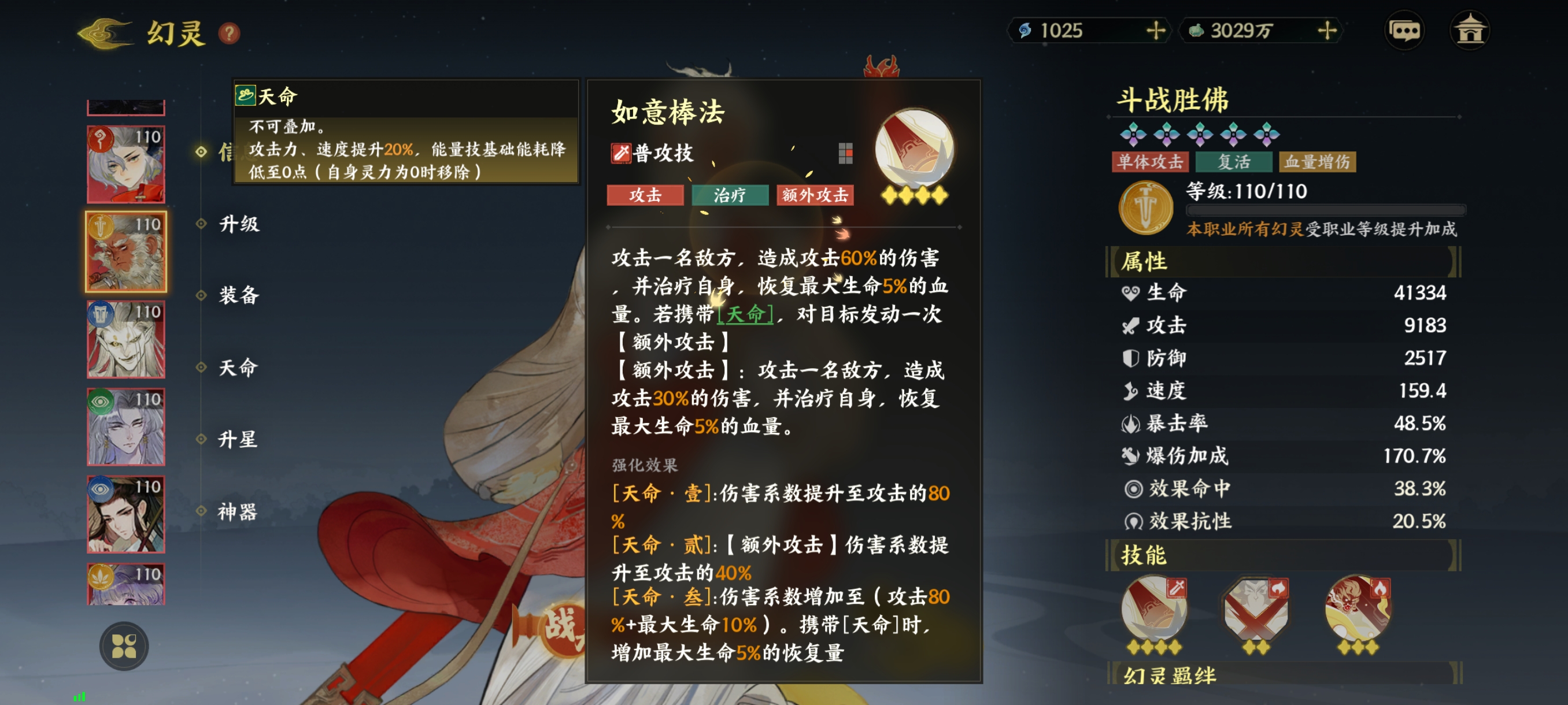Open the 升星 tab

click(x=238, y=439)
